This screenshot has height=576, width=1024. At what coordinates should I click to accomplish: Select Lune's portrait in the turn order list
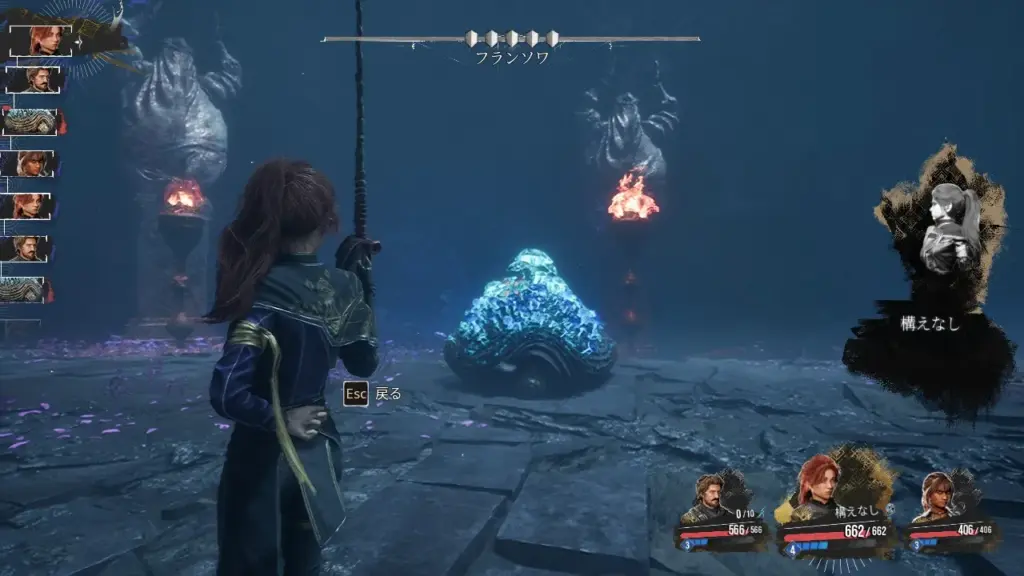point(30,163)
